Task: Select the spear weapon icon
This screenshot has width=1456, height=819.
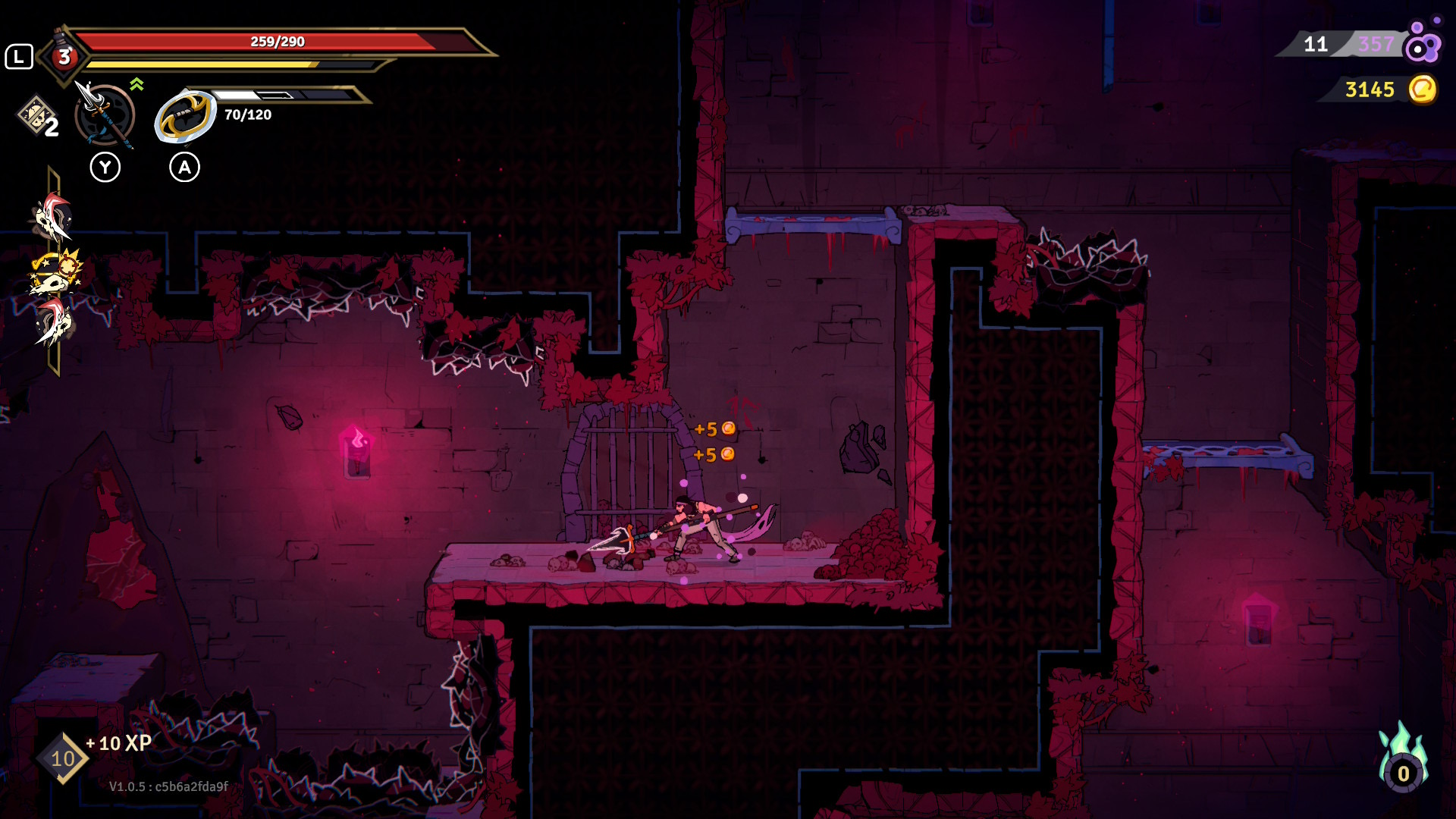Action: point(105,115)
